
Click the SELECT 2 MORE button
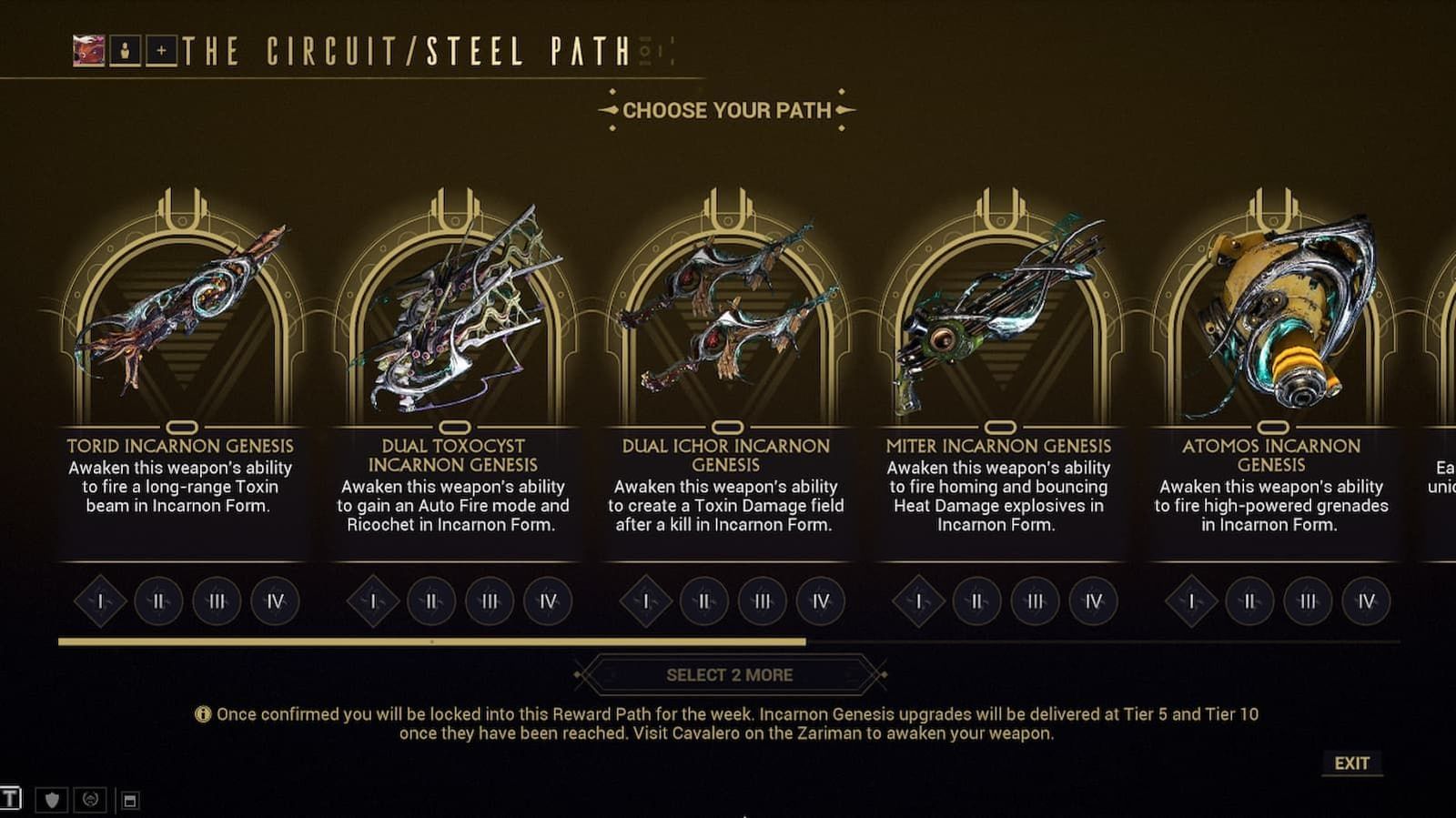click(x=728, y=675)
